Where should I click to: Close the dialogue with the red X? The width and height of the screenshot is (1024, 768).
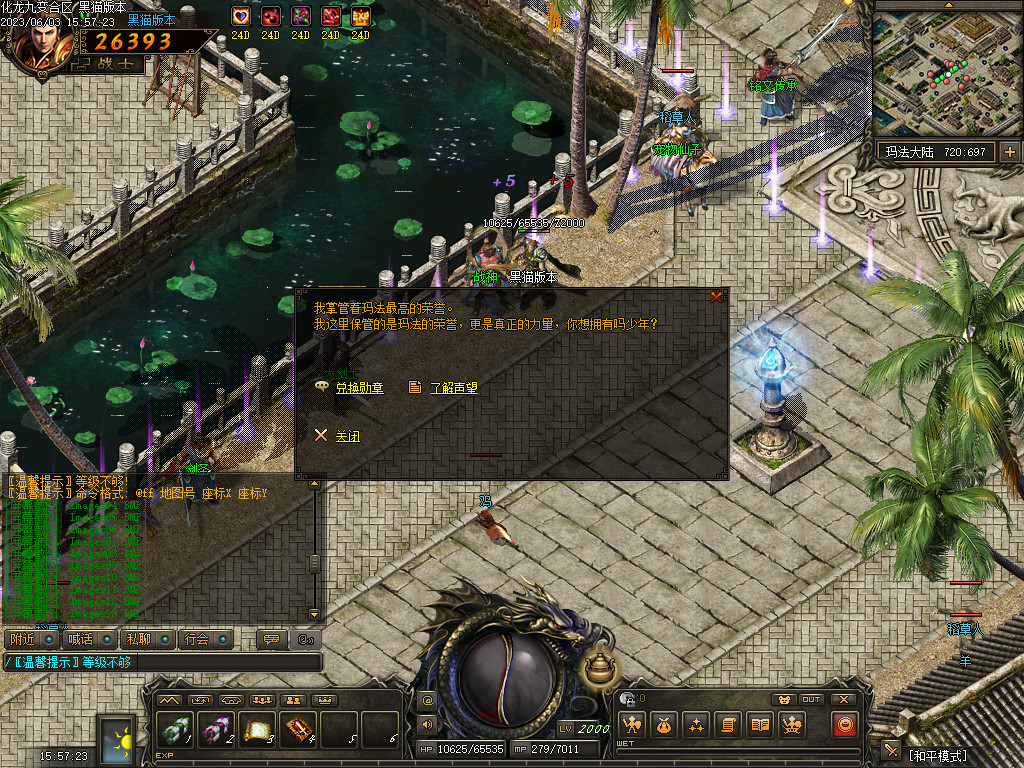click(x=716, y=297)
